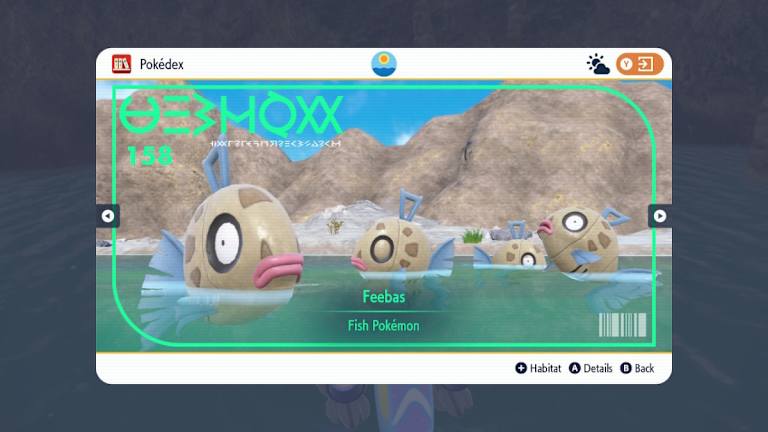Advance to the next Pokédex entry arrow
Image resolution: width=768 pixels, height=432 pixels.
point(659,215)
